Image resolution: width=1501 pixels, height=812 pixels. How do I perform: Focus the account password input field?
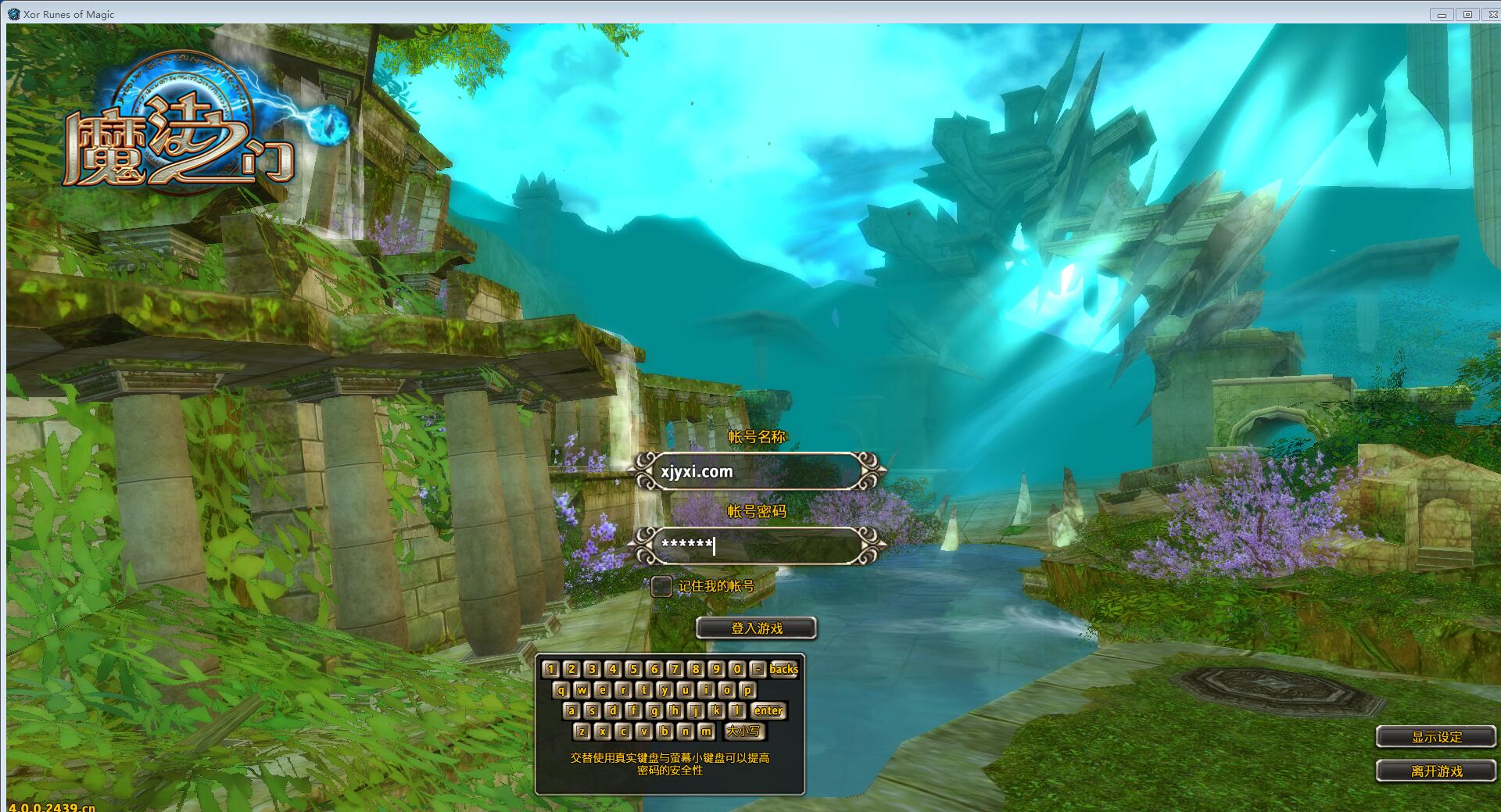(x=757, y=545)
